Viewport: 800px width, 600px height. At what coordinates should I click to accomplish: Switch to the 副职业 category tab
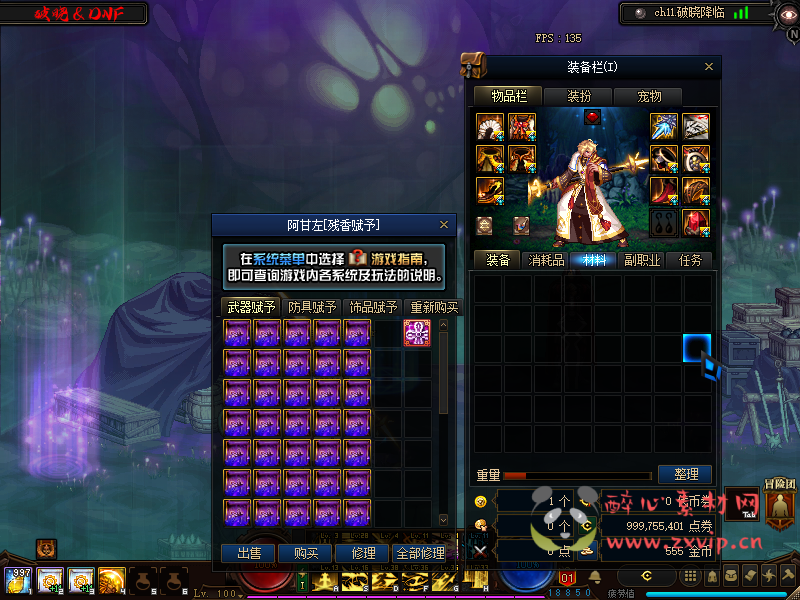(641, 260)
